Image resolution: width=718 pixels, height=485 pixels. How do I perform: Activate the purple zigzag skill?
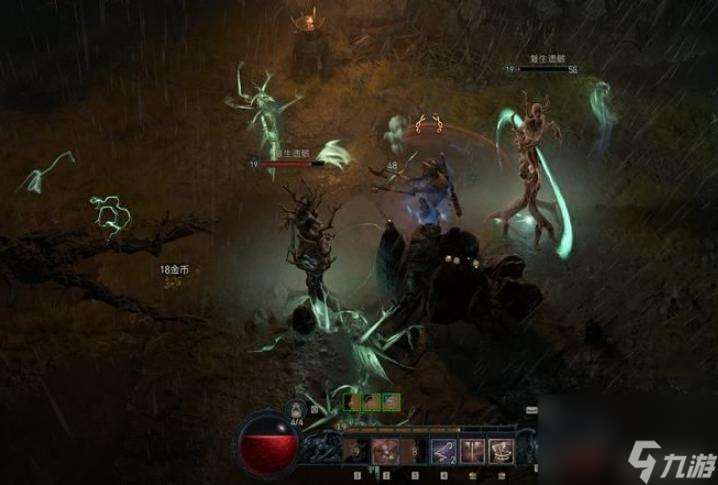pyautogui.click(x=441, y=451)
